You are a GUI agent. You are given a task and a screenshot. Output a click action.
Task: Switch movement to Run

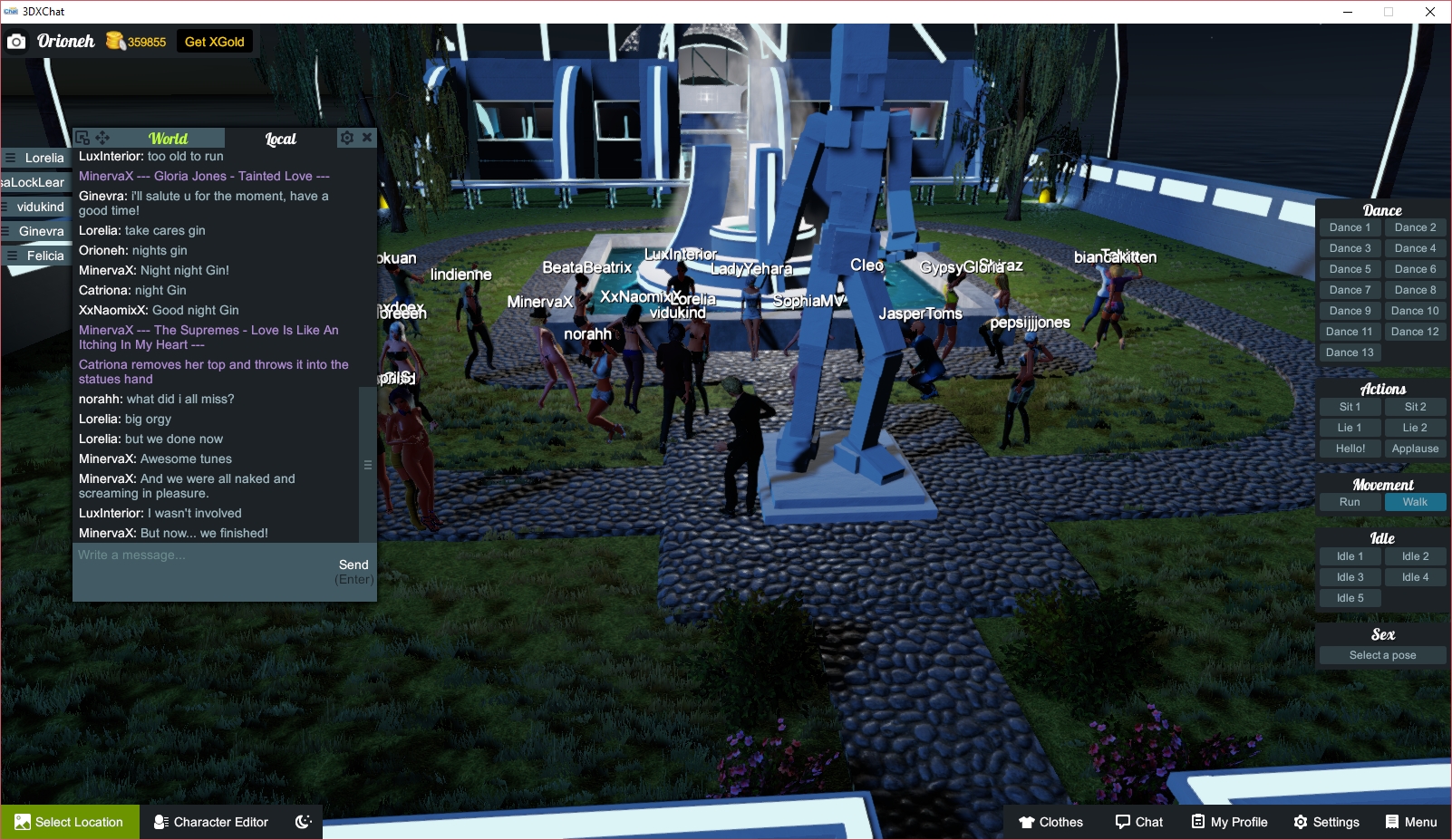[1349, 501]
